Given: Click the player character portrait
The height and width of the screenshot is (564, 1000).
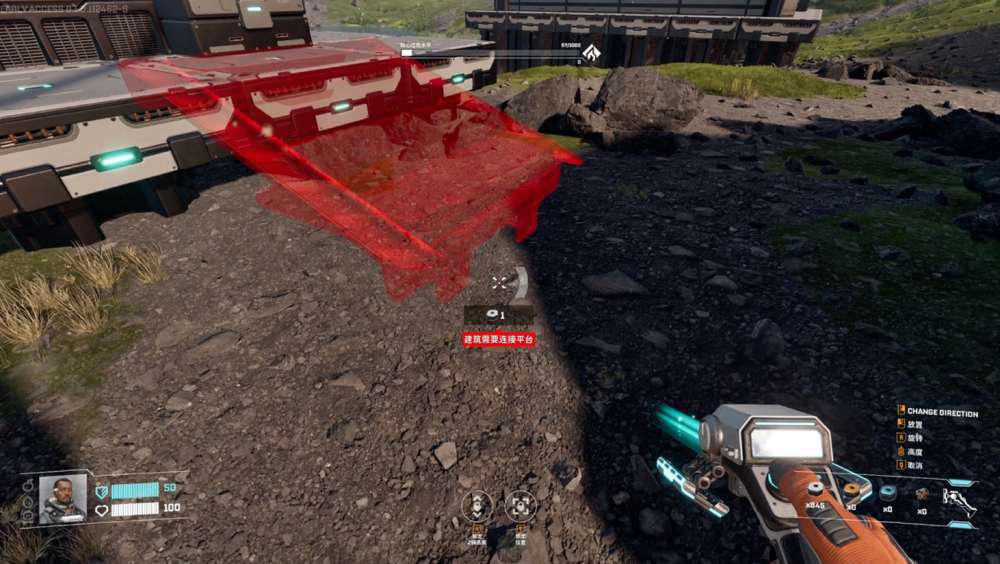Looking at the screenshot, I should [62, 498].
